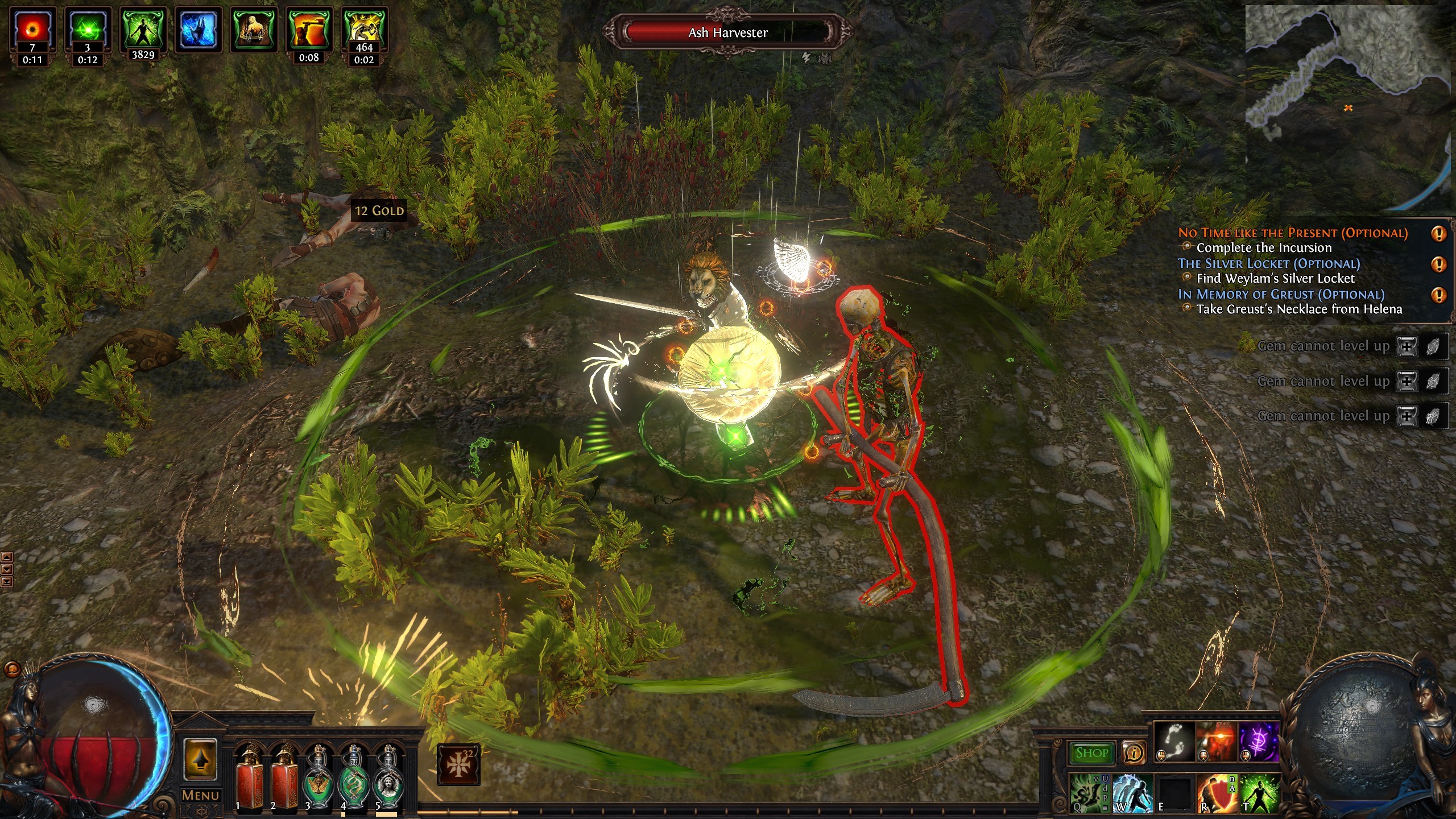This screenshot has width=1456, height=819.
Task: Use the white footprints skill
Action: click(x=1174, y=743)
